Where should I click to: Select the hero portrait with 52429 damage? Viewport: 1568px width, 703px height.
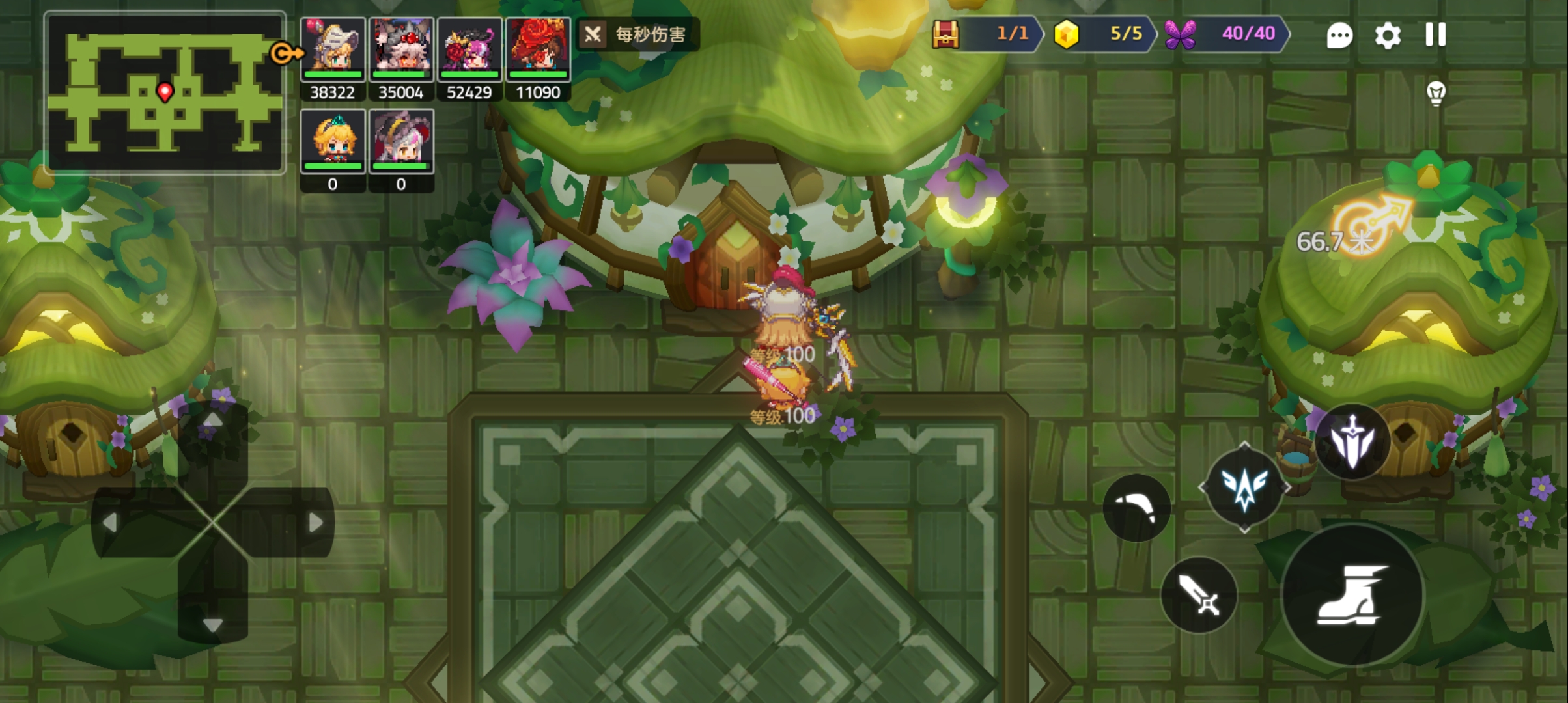tap(469, 50)
